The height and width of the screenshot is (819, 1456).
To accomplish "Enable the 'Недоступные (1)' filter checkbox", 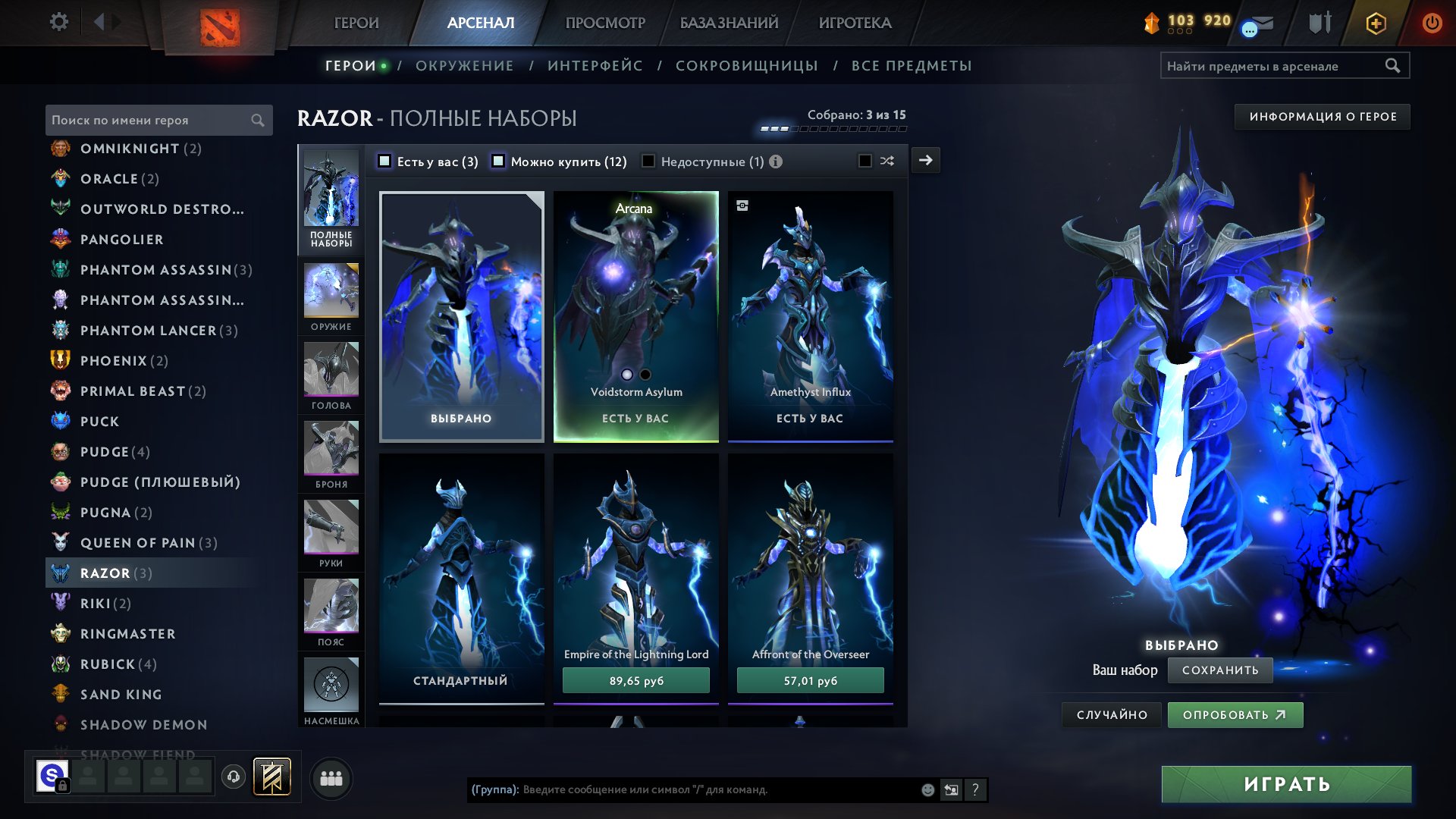I will (x=648, y=161).
